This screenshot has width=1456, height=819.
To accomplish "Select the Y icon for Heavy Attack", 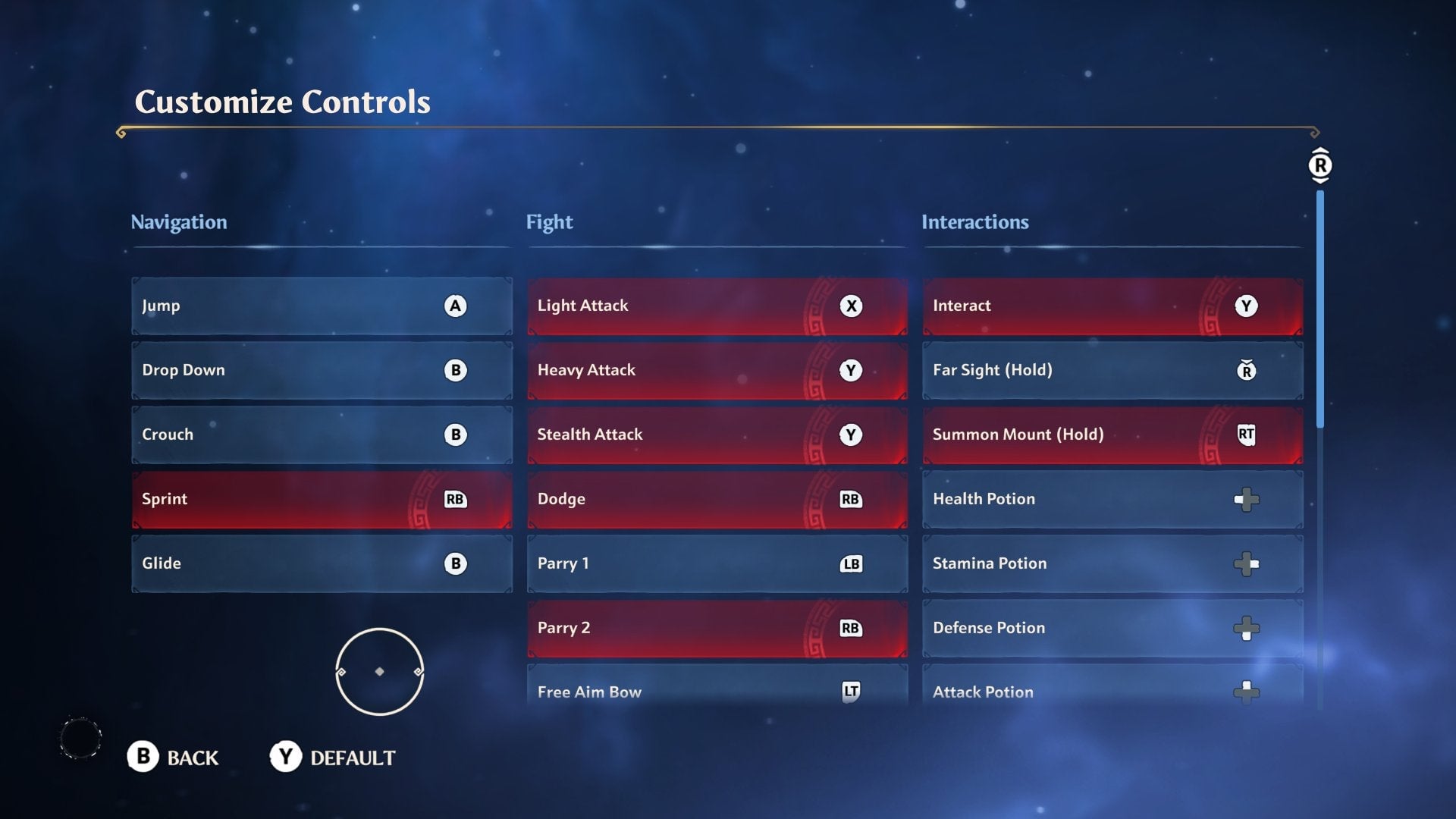I will click(852, 371).
